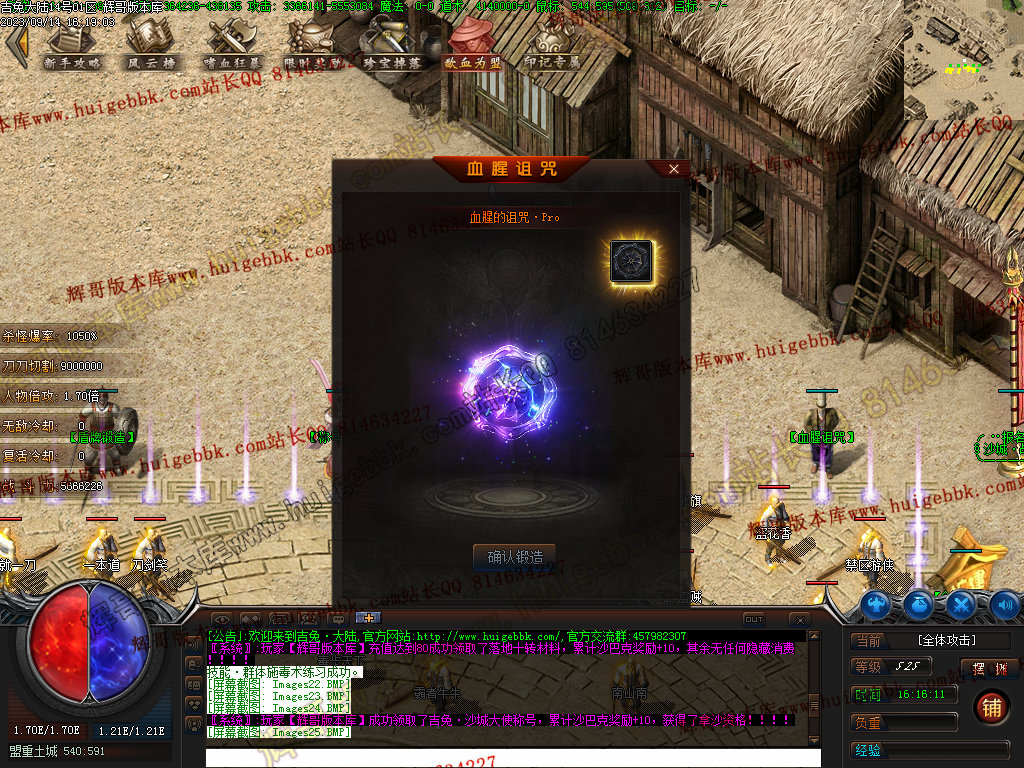Select the glowing curse item slot
The image size is (1024, 768).
pyautogui.click(x=631, y=260)
